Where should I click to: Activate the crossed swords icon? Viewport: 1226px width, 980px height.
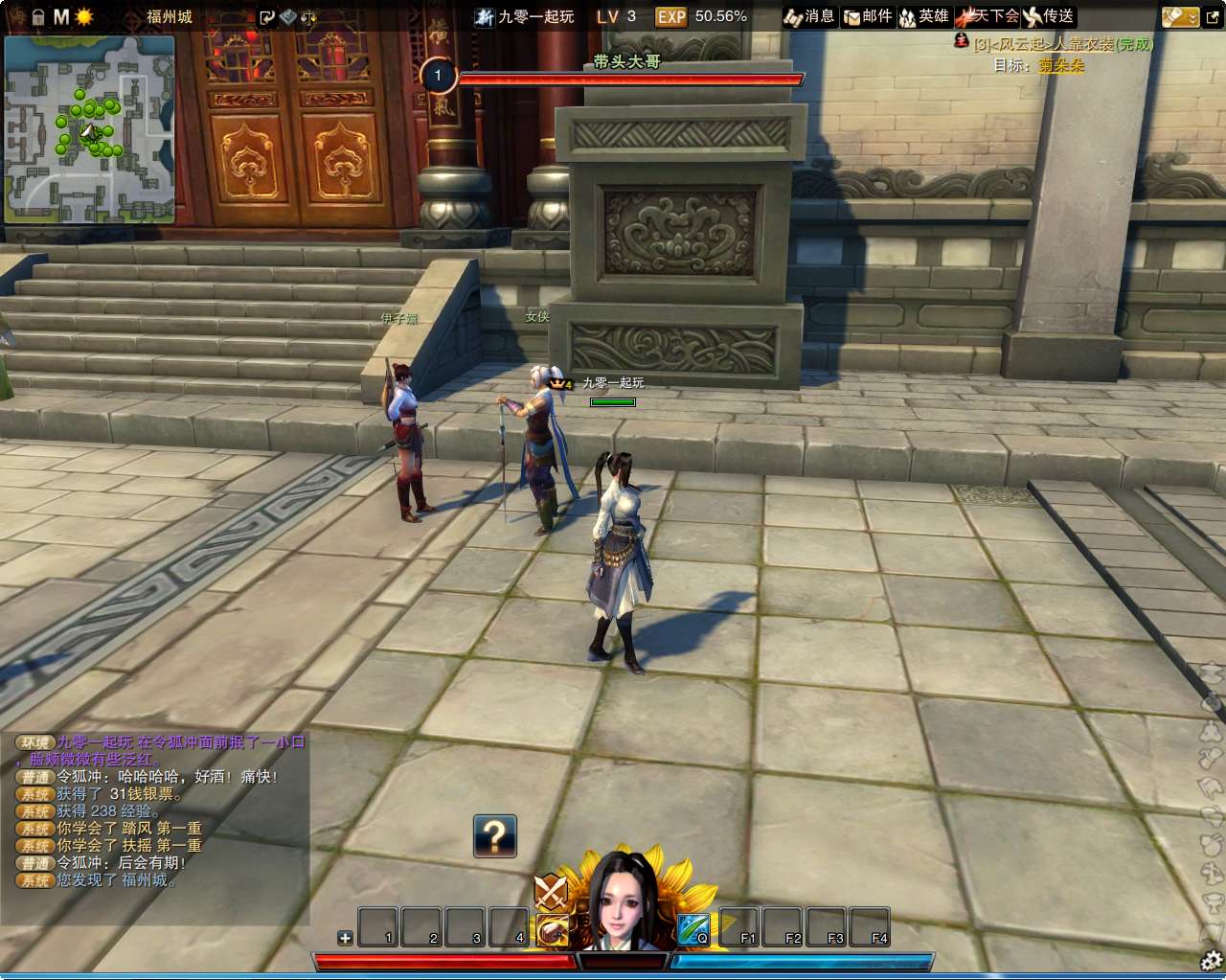tap(551, 893)
